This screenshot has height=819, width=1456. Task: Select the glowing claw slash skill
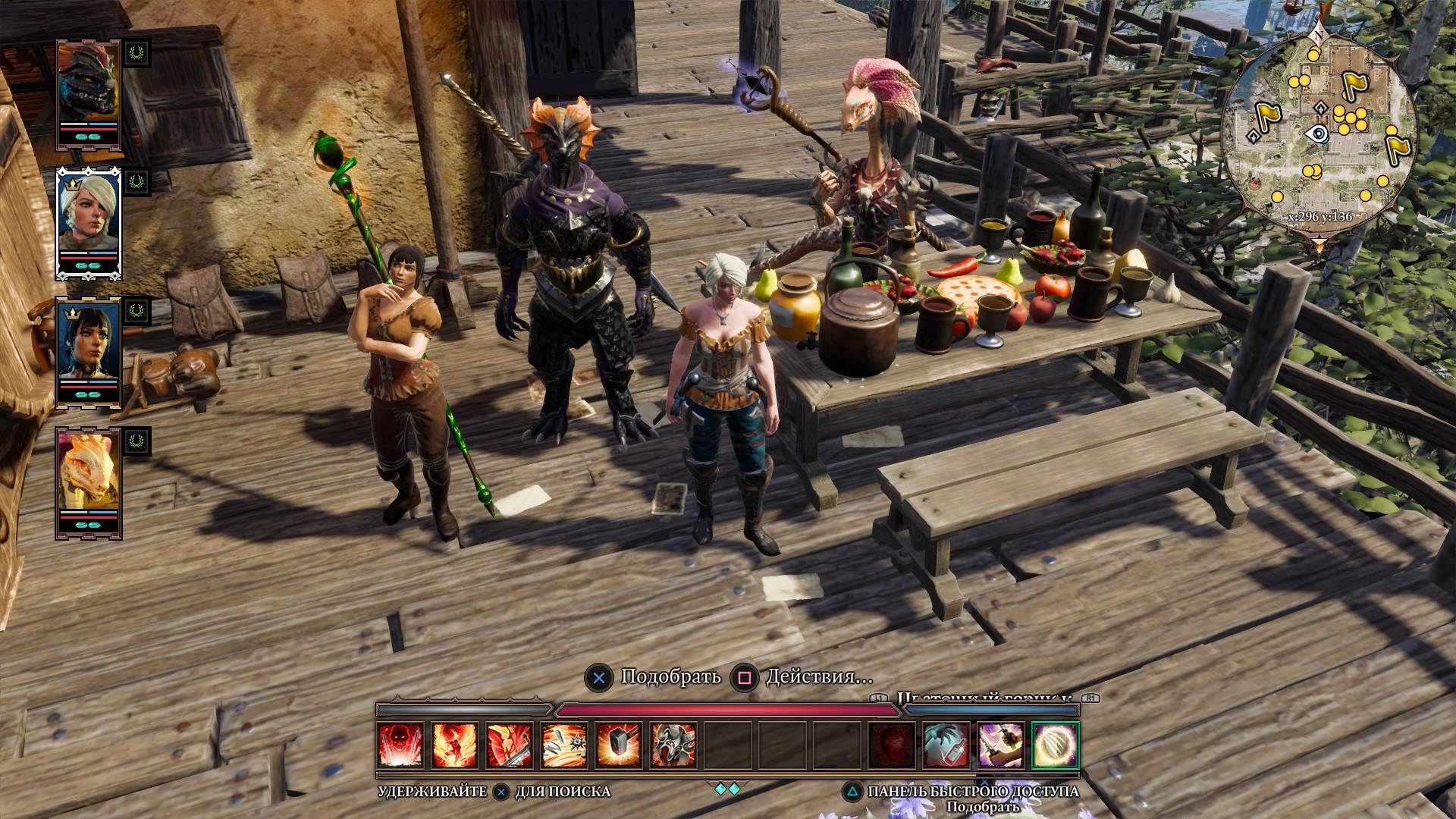pos(1056,745)
